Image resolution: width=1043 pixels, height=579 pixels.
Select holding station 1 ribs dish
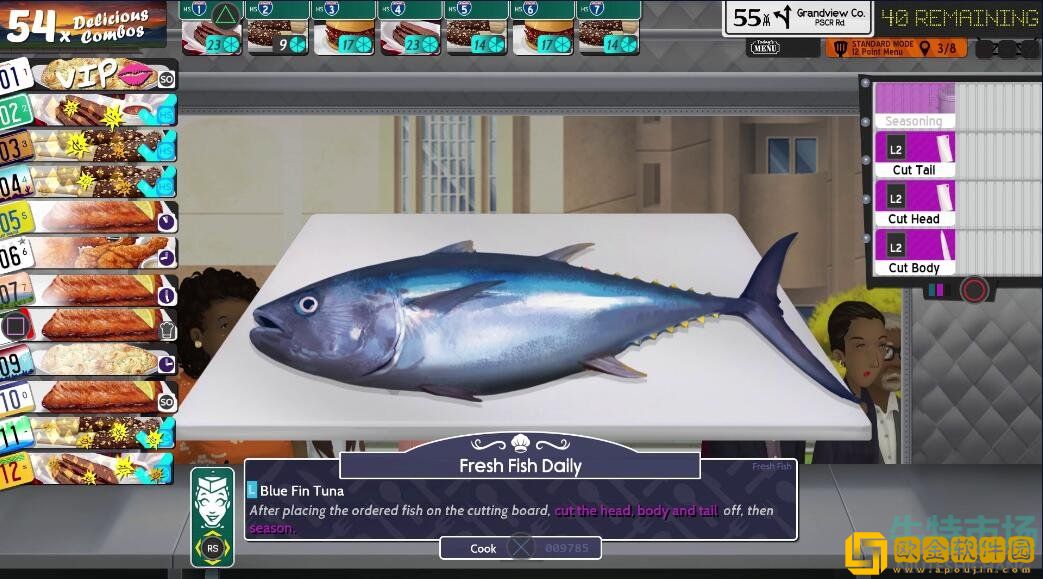coord(211,35)
